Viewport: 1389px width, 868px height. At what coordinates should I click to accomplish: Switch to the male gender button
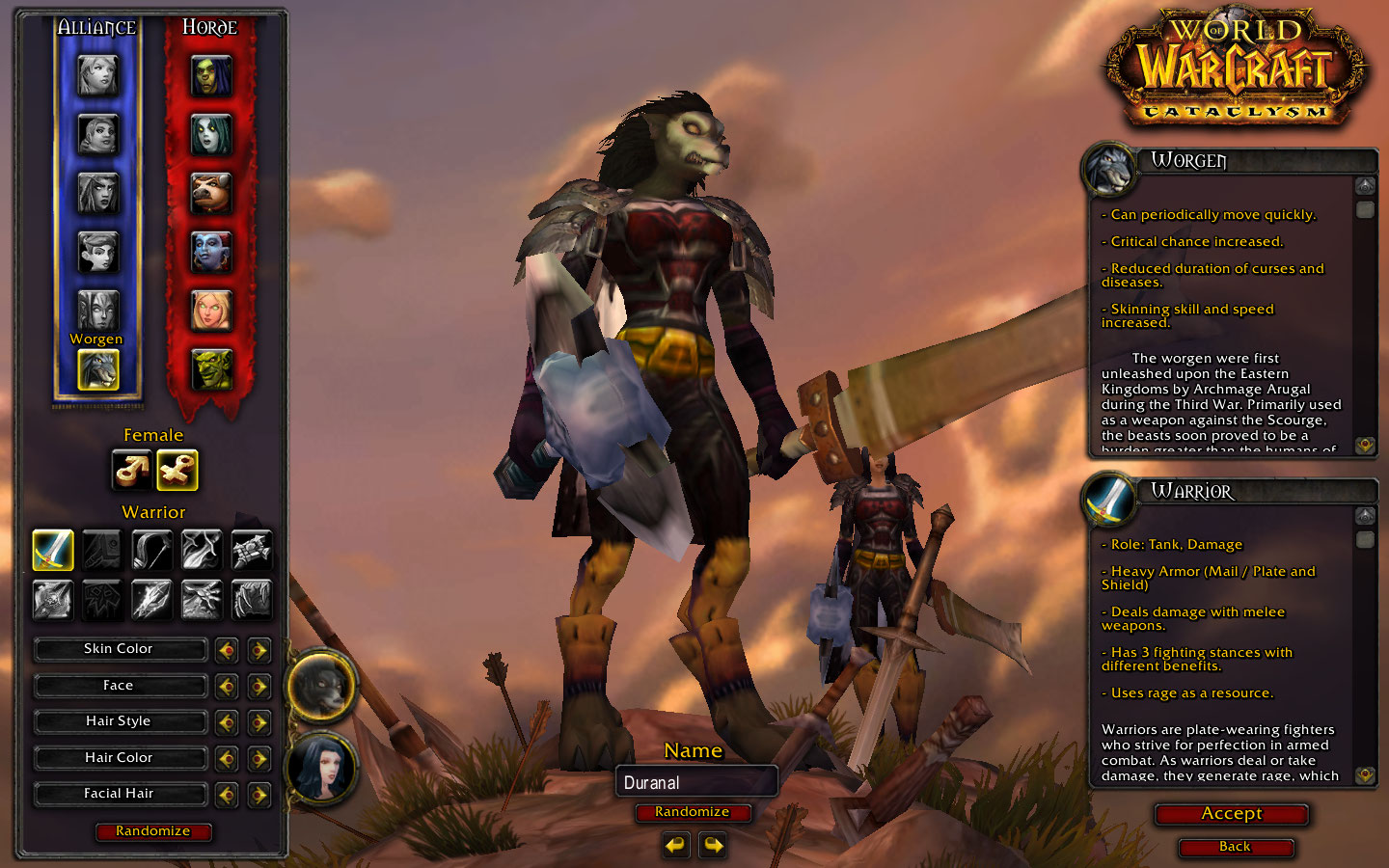(x=132, y=470)
